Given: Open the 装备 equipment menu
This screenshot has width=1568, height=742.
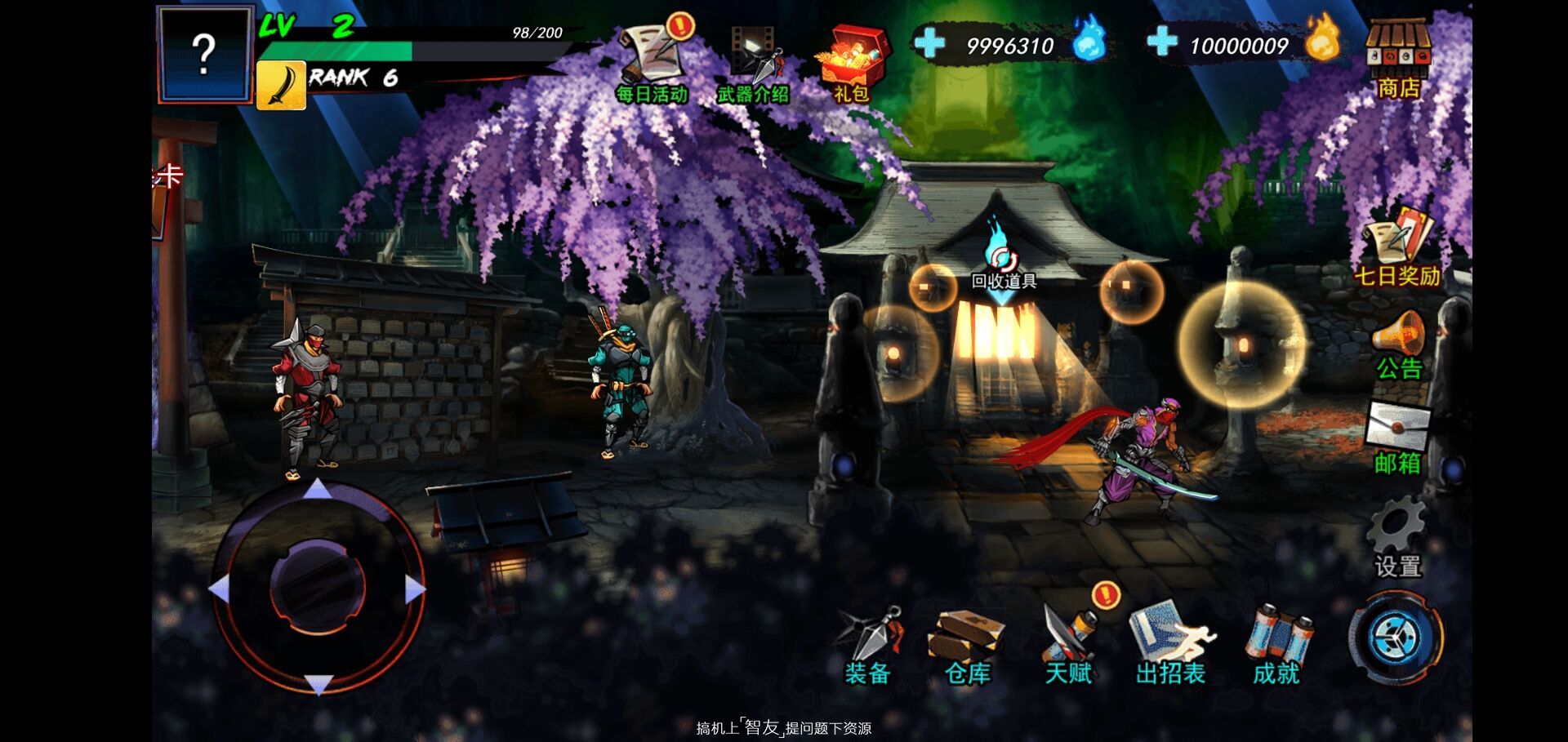Looking at the screenshot, I should (x=868, y=645).
